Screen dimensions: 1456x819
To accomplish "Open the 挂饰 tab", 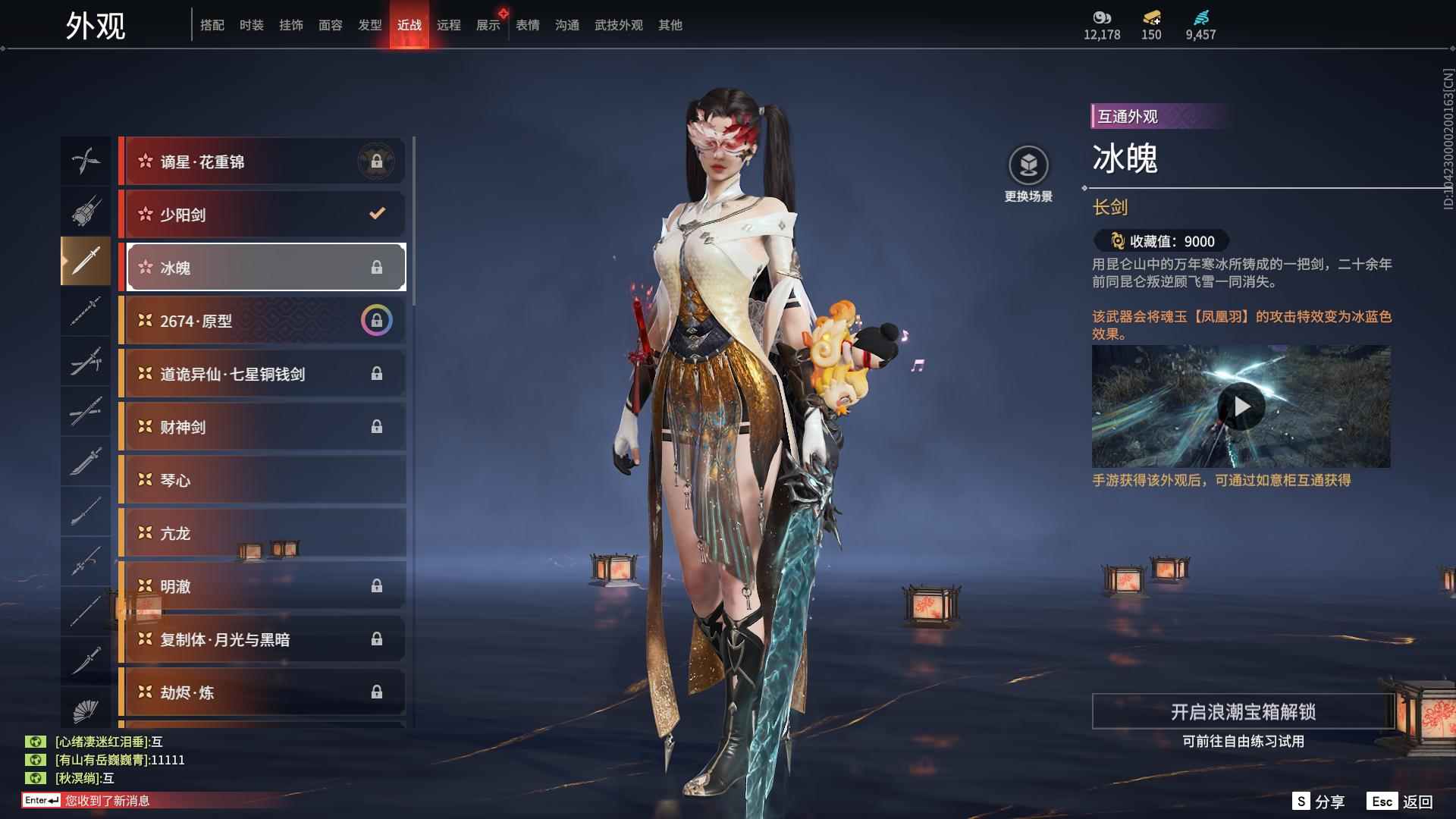I will pos(290,26).
